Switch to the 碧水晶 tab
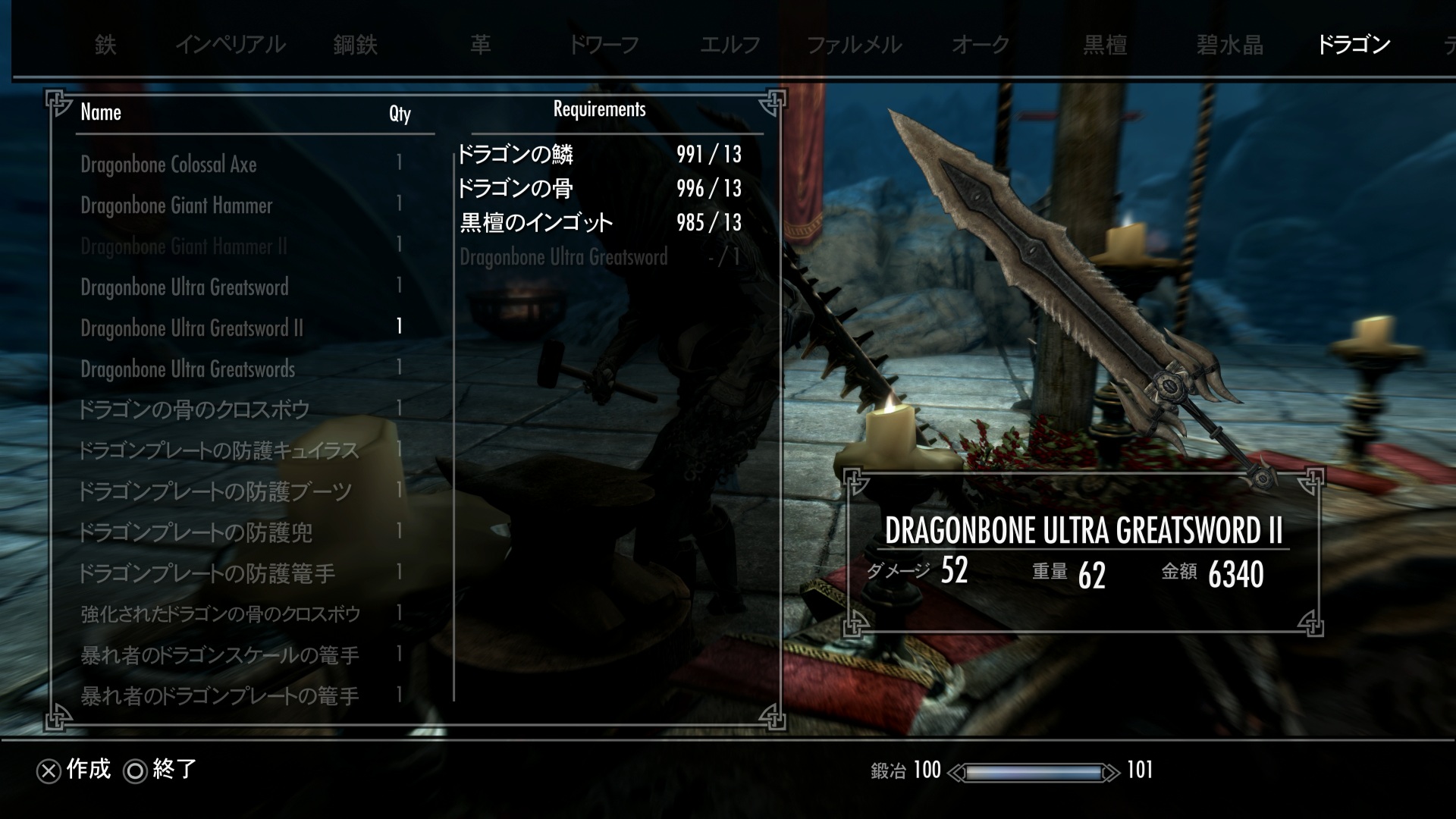Screen dimensions: 1456x819 pos(1230,45)
